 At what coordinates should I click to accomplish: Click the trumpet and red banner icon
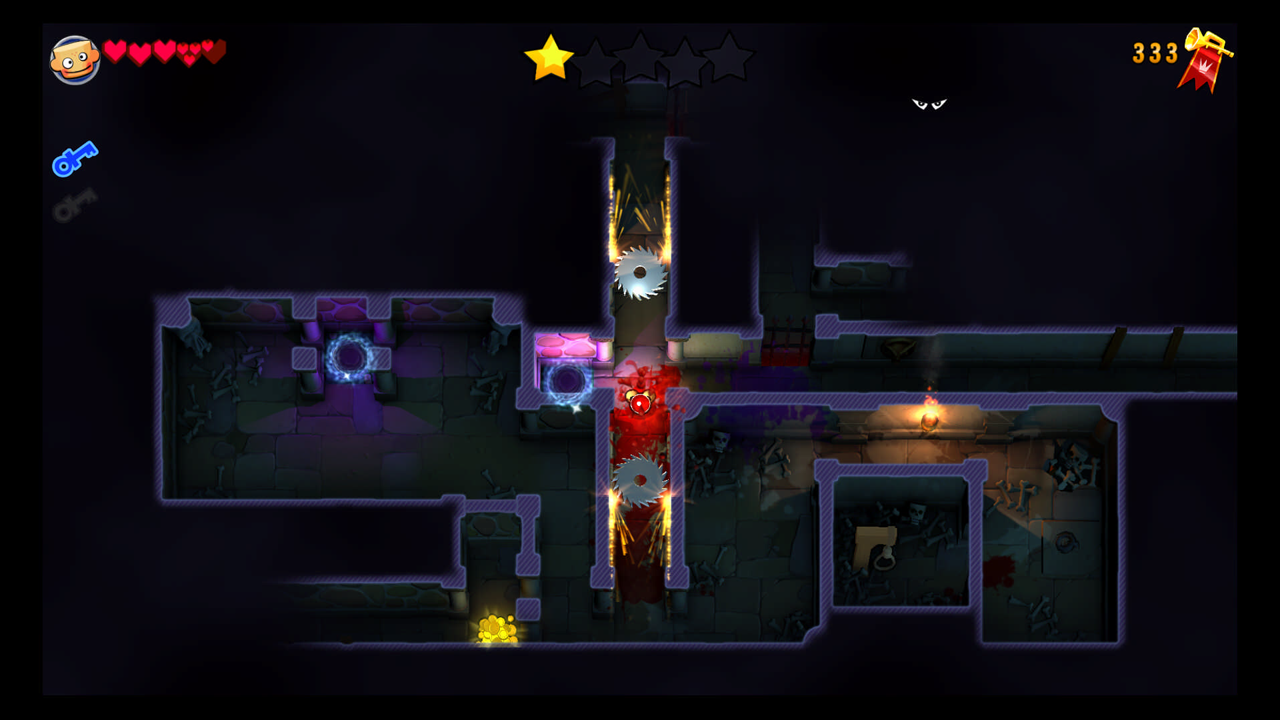(1207, 59)
